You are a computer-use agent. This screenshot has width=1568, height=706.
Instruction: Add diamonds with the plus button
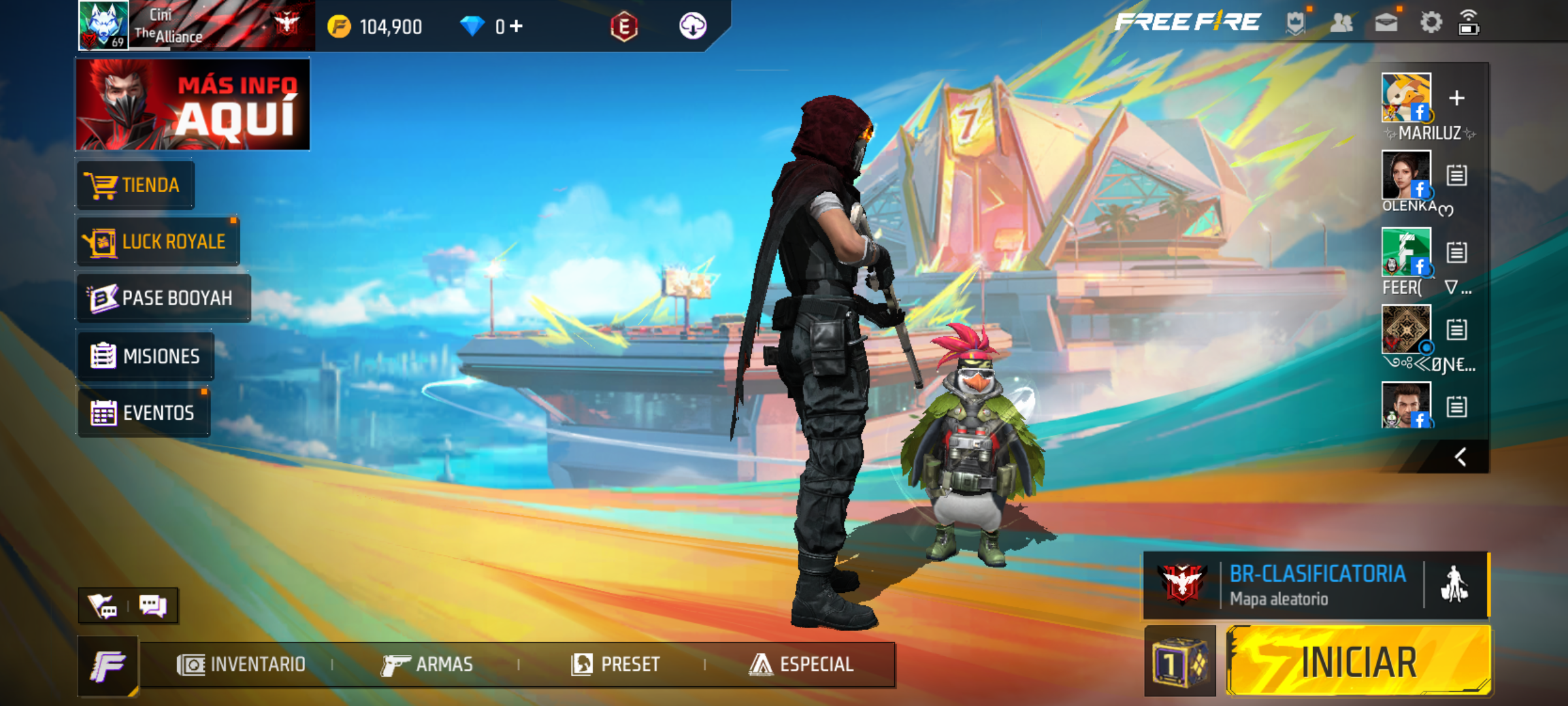[x=516, y=26]
